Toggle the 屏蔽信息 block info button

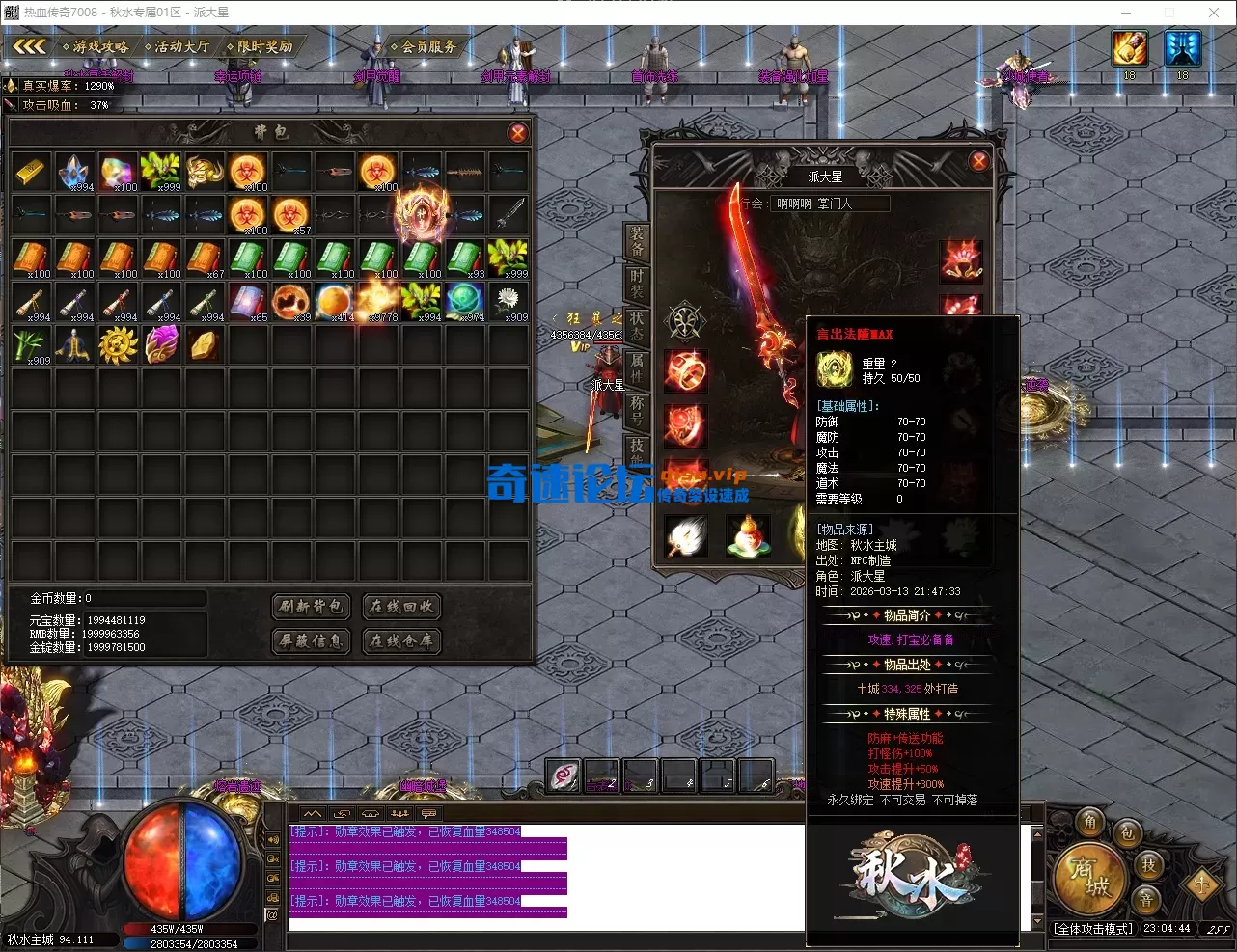coord(310,640)
